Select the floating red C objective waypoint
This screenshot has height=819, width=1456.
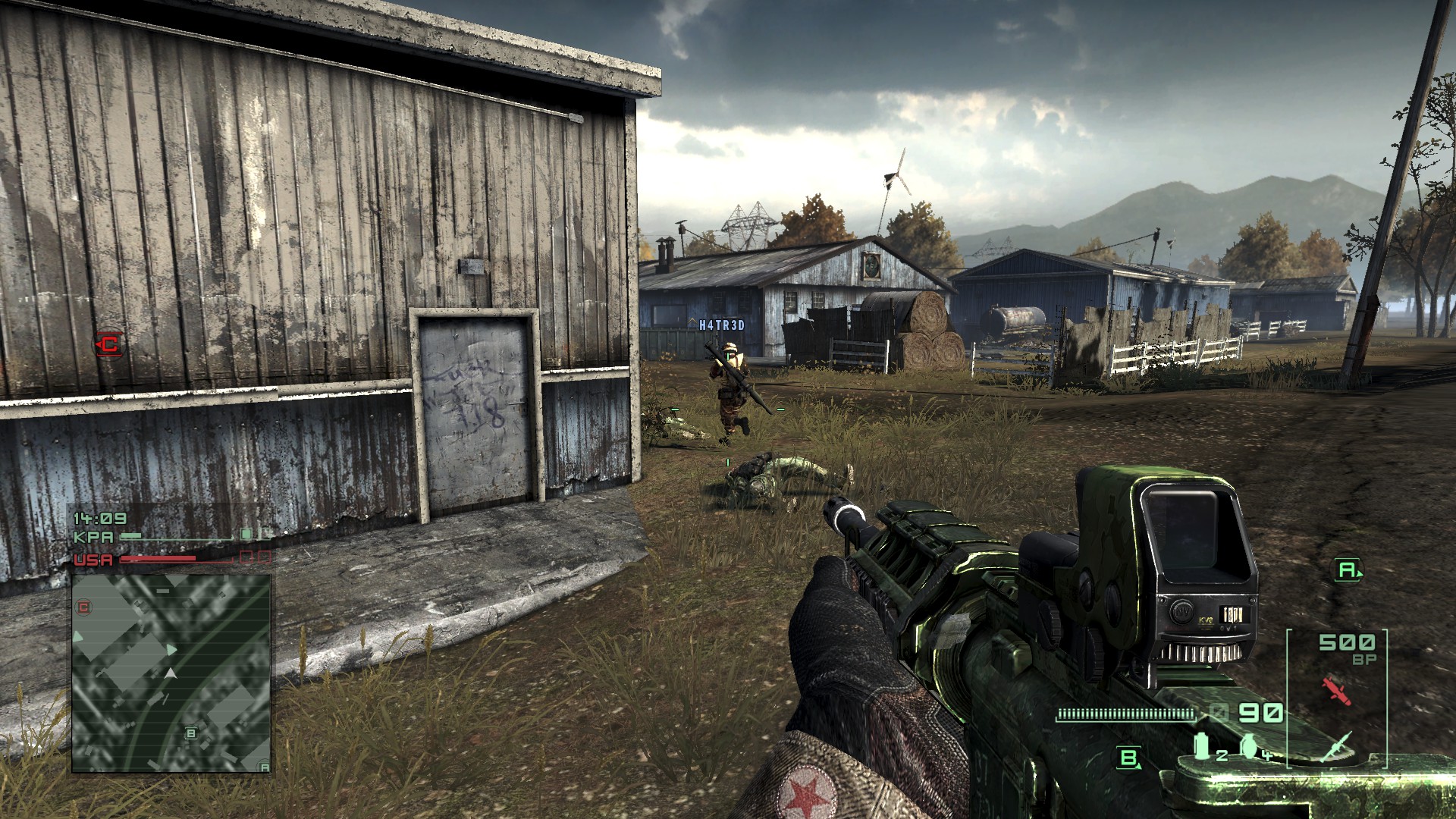108,344
